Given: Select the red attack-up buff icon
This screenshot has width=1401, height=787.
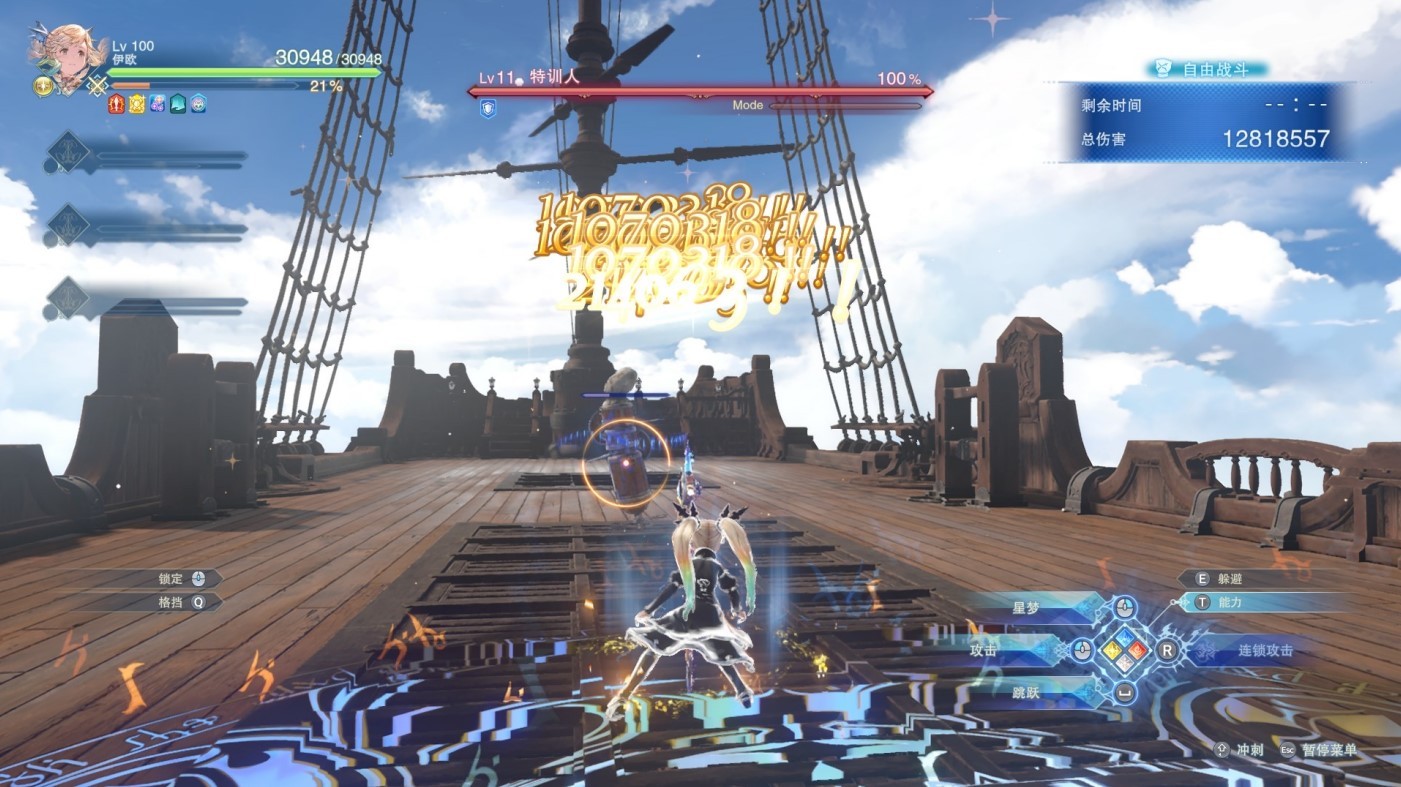Looking at the screenshot, I should click(x=116, y=104).
